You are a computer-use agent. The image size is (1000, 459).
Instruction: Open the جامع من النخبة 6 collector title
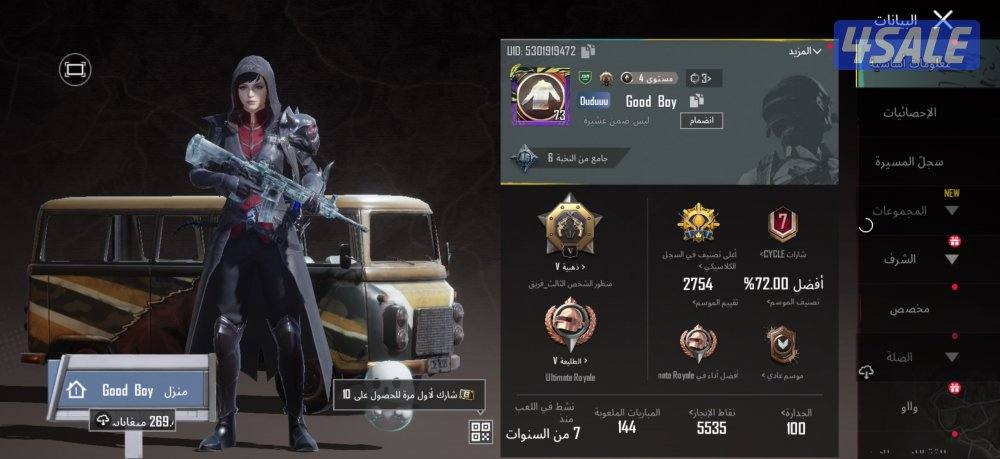pos(558,158)
